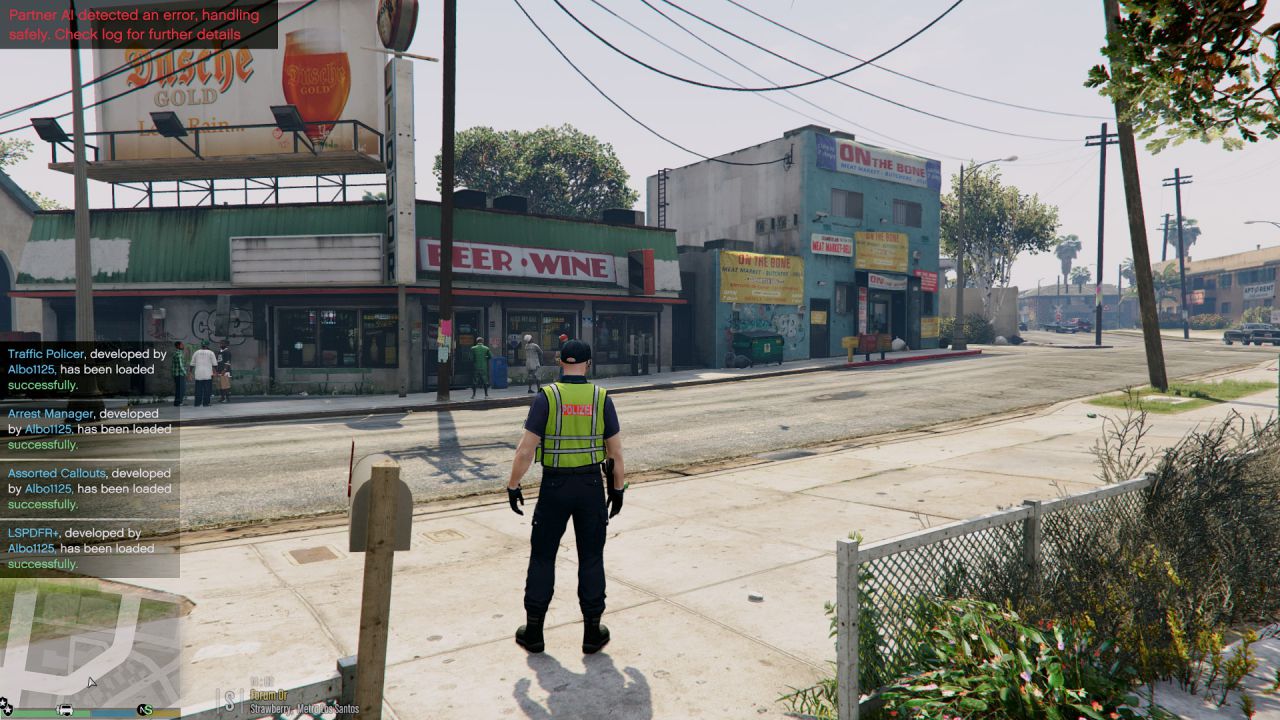1280x720 pixels.
Task: Select the car blip on the minimap
Action: point(65,709)
